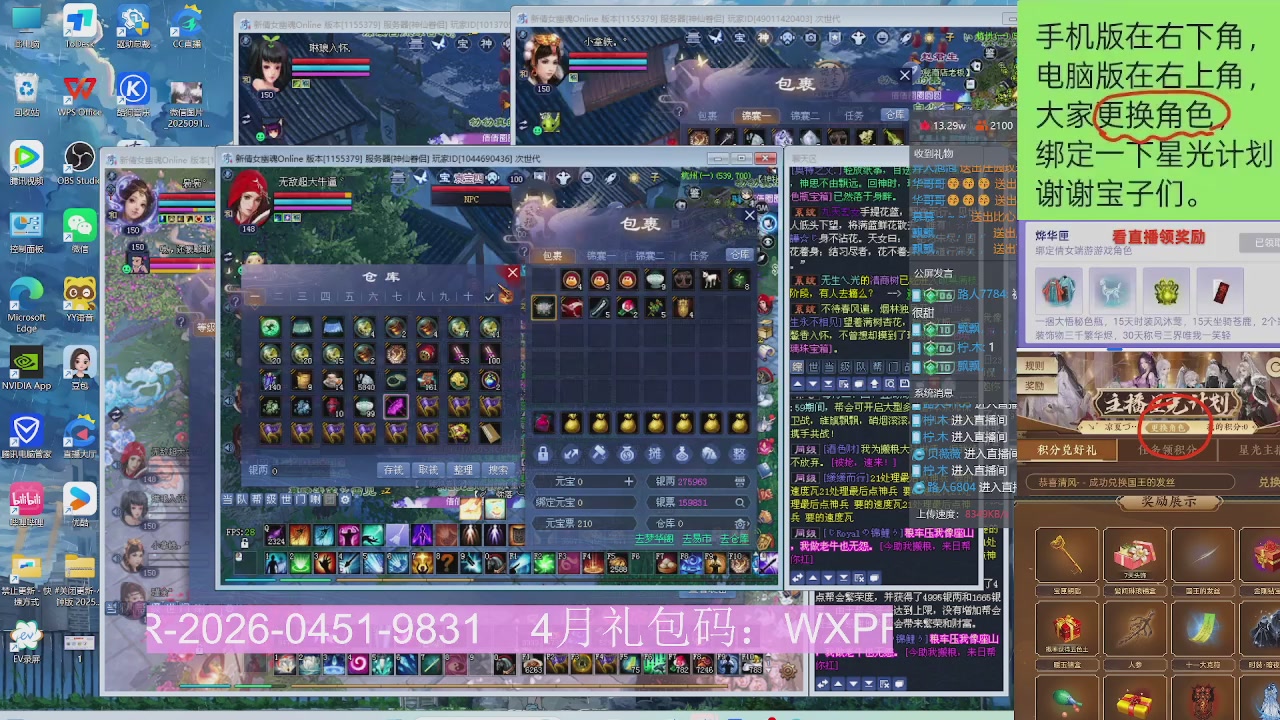Click the plus icon next to 元宝
This screenshot has height=720, width=1280.
(630, 481)
